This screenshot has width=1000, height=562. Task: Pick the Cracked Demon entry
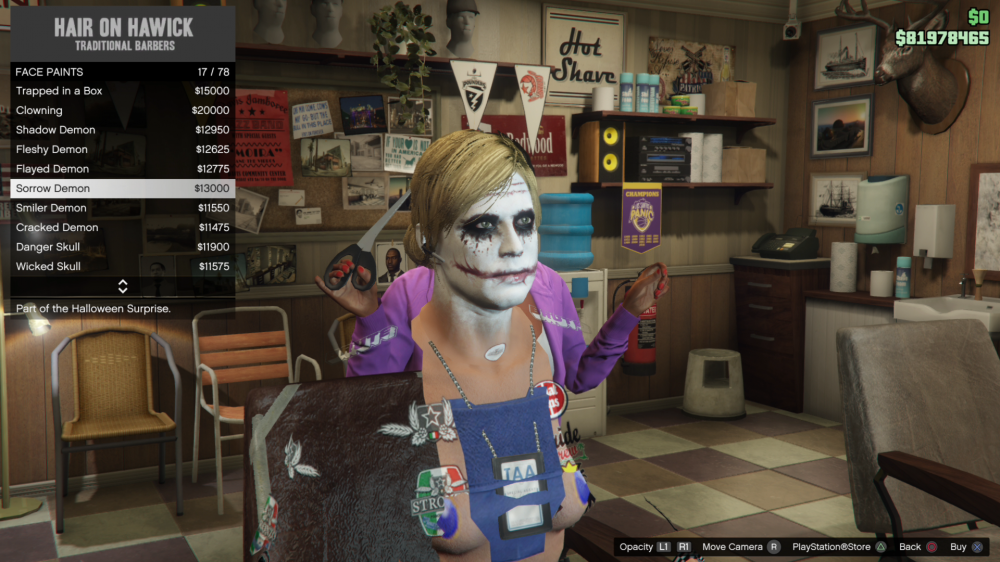(x=122, y=227)
